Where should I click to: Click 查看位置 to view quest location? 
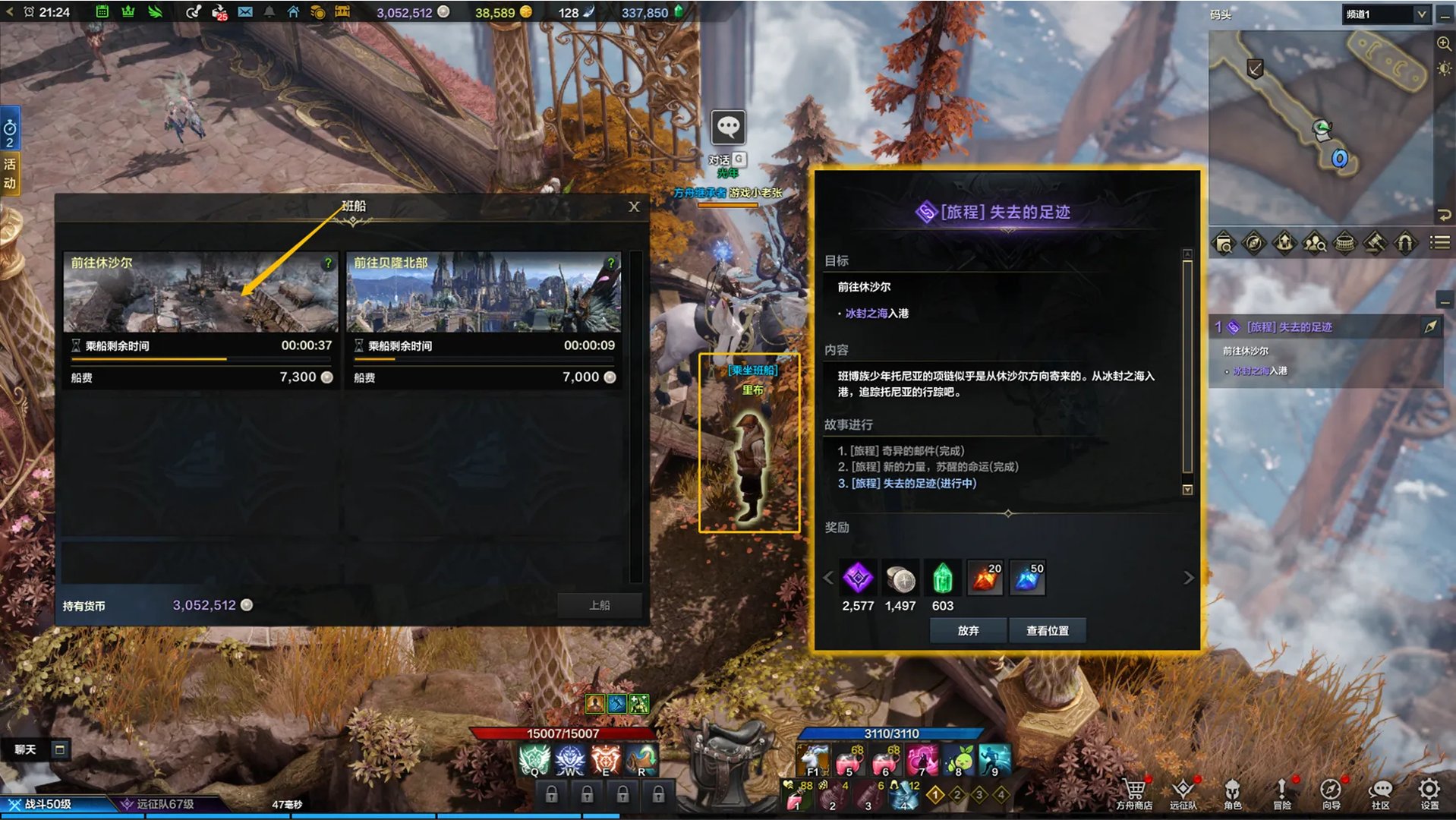(x=1047, y=630)
